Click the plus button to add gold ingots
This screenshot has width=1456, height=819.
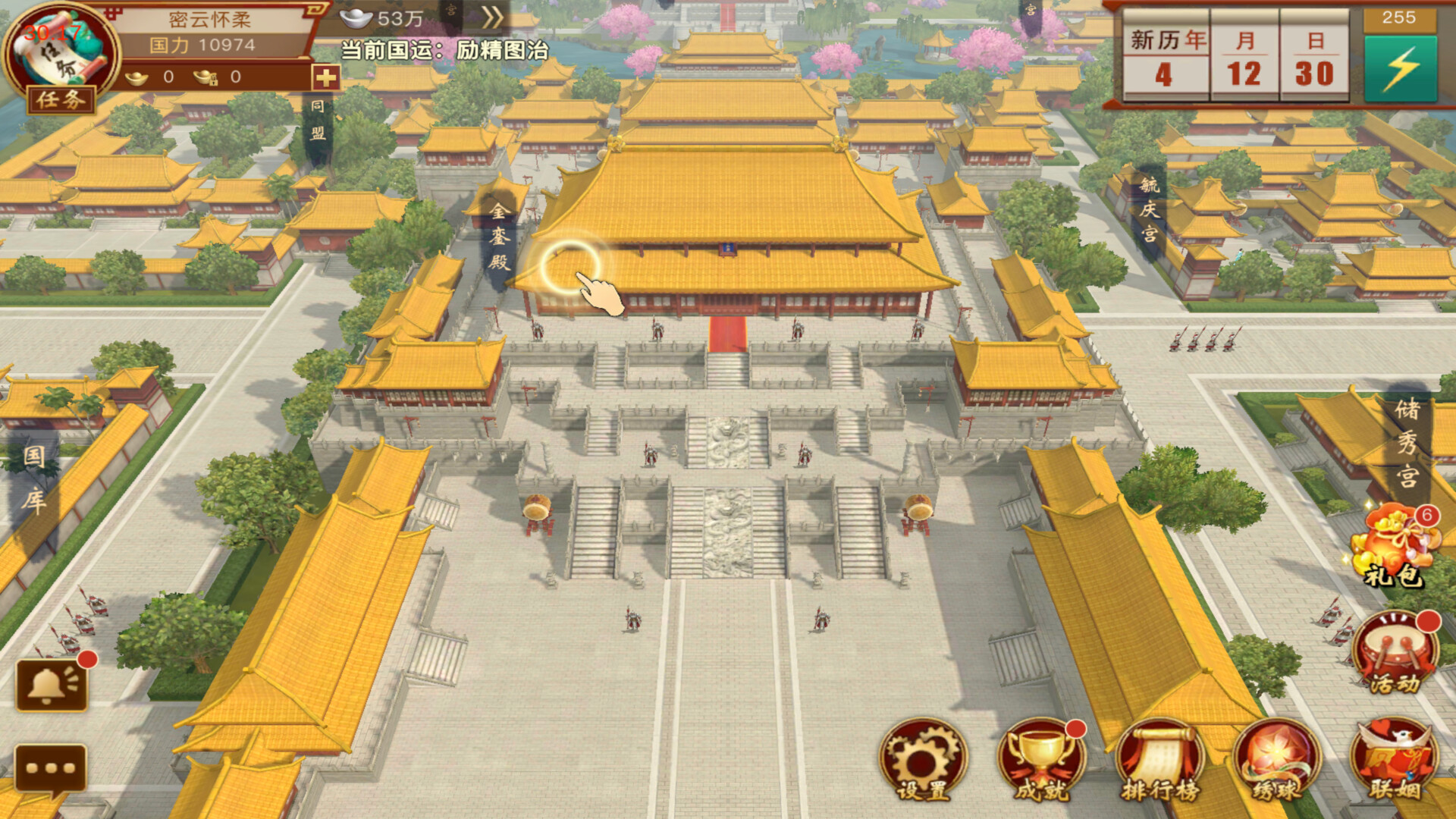pyautogui.click(x=325, y=76)
